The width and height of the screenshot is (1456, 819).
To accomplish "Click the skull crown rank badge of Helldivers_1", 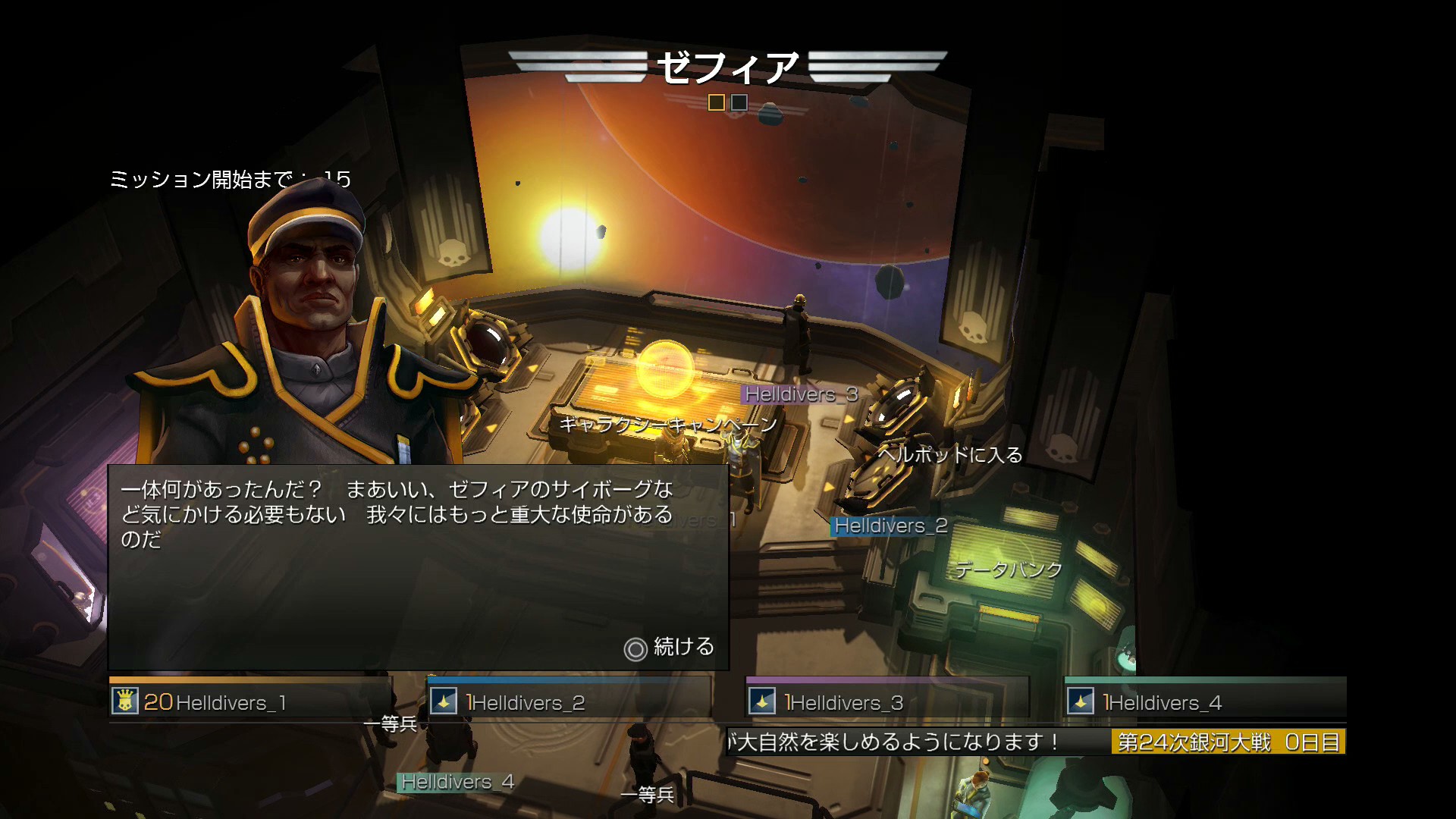I will pyautogui.click(x=125, y=701).
